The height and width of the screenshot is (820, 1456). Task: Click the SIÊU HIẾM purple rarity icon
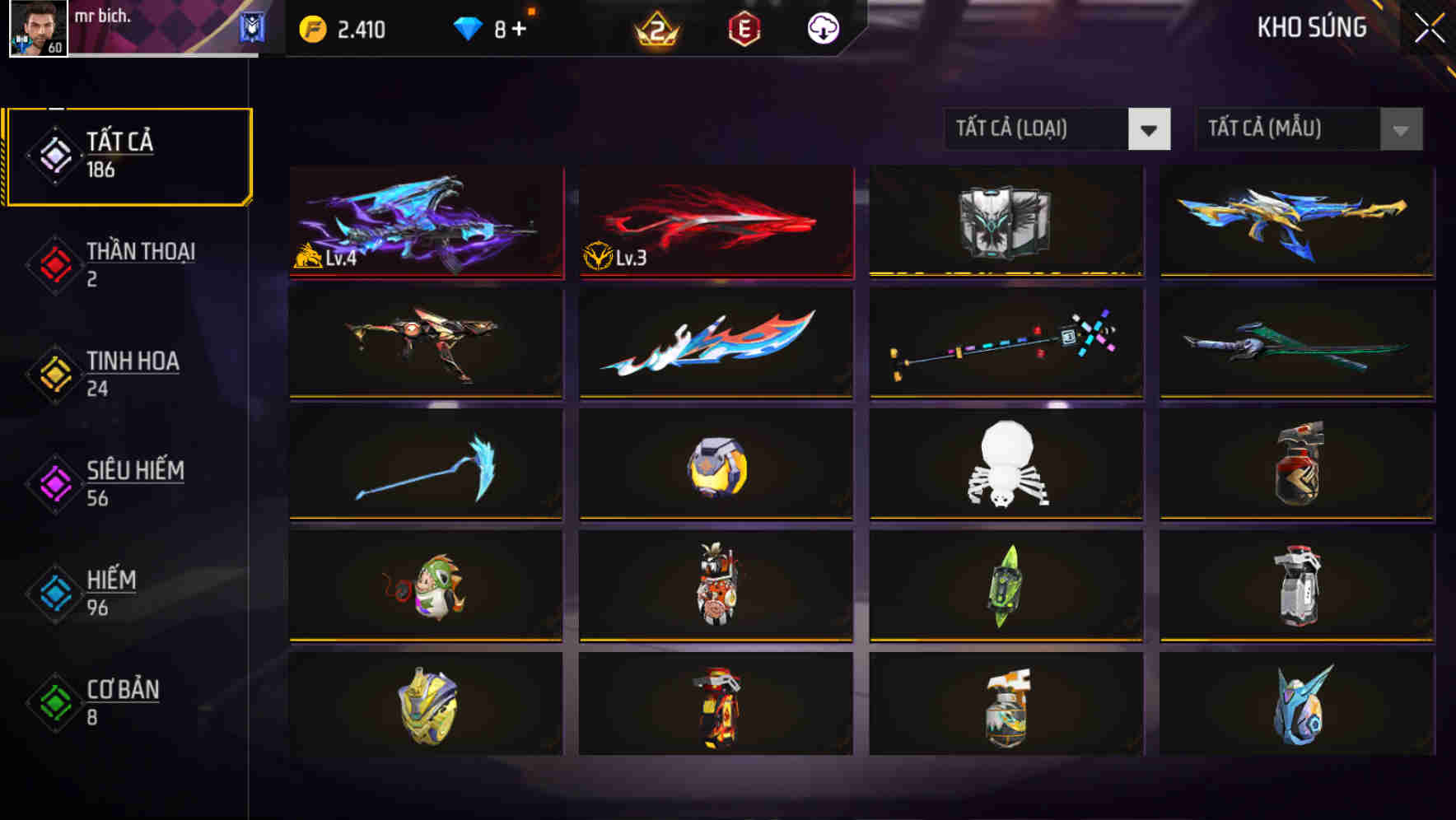pyautogui.click(x=53, y=484)
